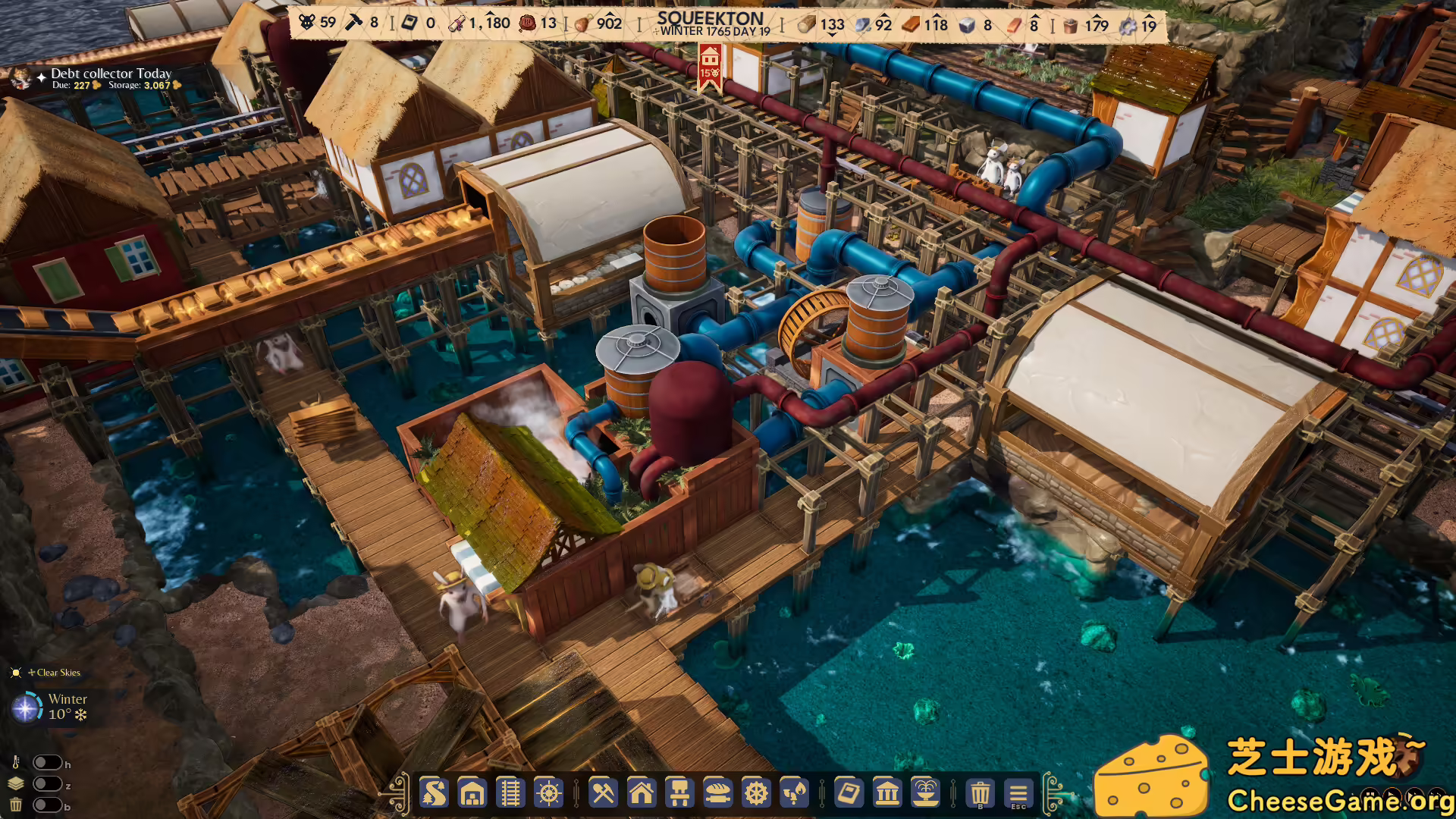Toggle the layers overlay switch
This screenshot has height=819, width=1456.
47,784
